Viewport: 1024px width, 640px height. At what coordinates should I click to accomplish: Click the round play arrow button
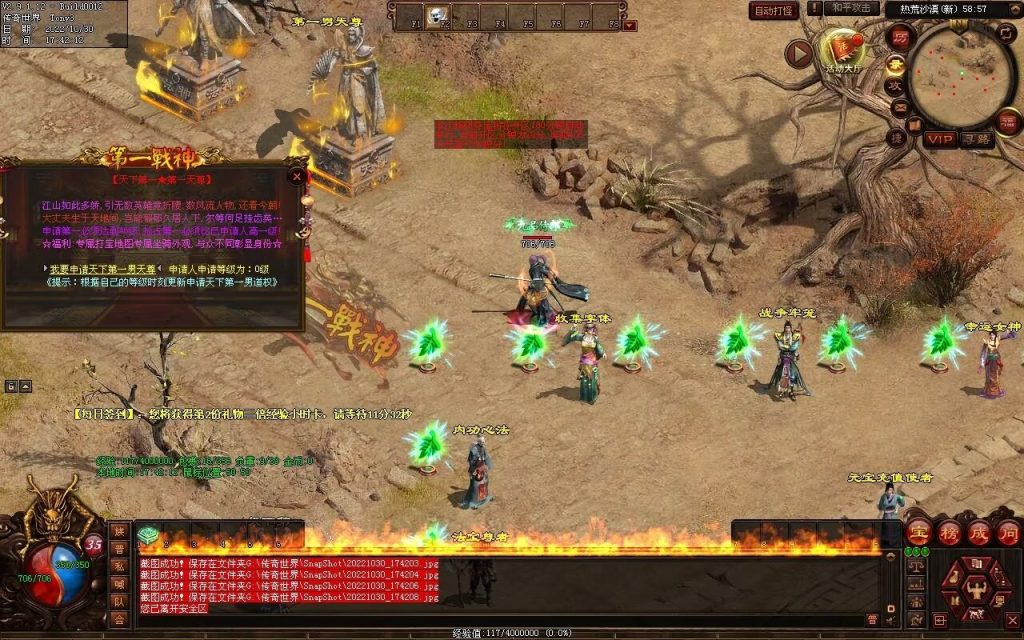pos(798,53)
